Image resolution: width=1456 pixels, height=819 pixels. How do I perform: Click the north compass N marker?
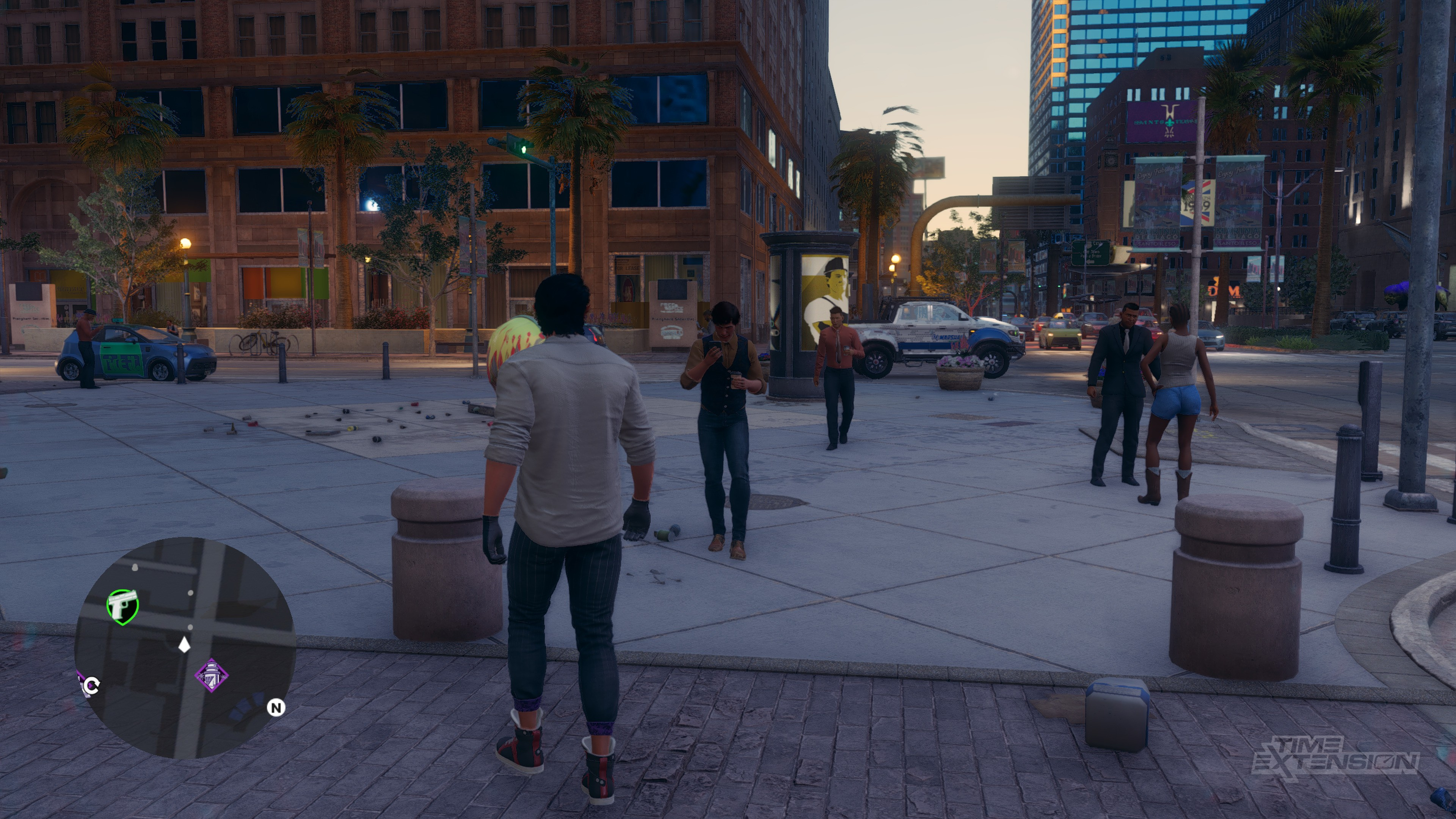(x=276, y=707)
